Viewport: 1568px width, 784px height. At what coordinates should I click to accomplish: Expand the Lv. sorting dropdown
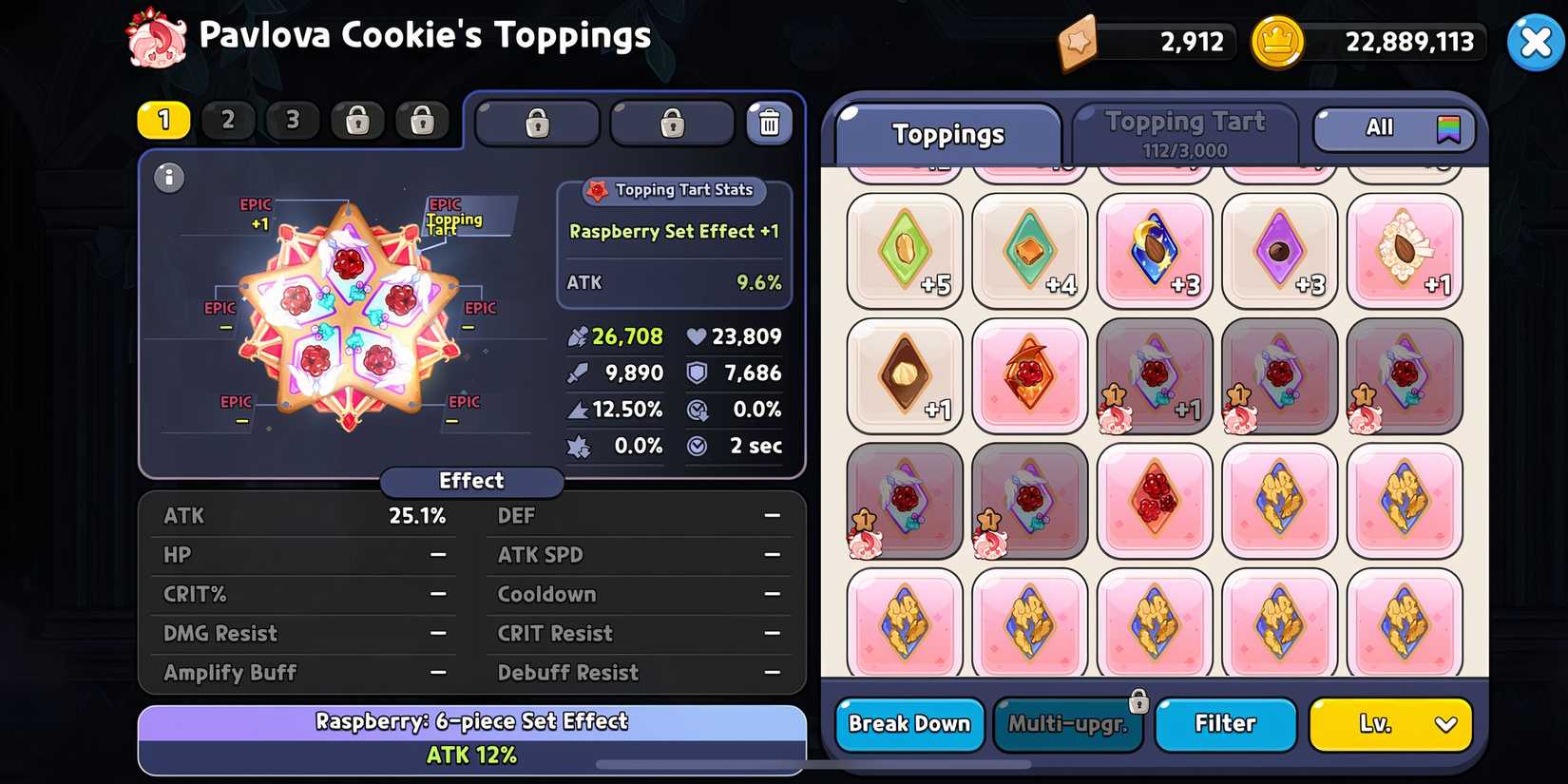[x=1390, y=724]
